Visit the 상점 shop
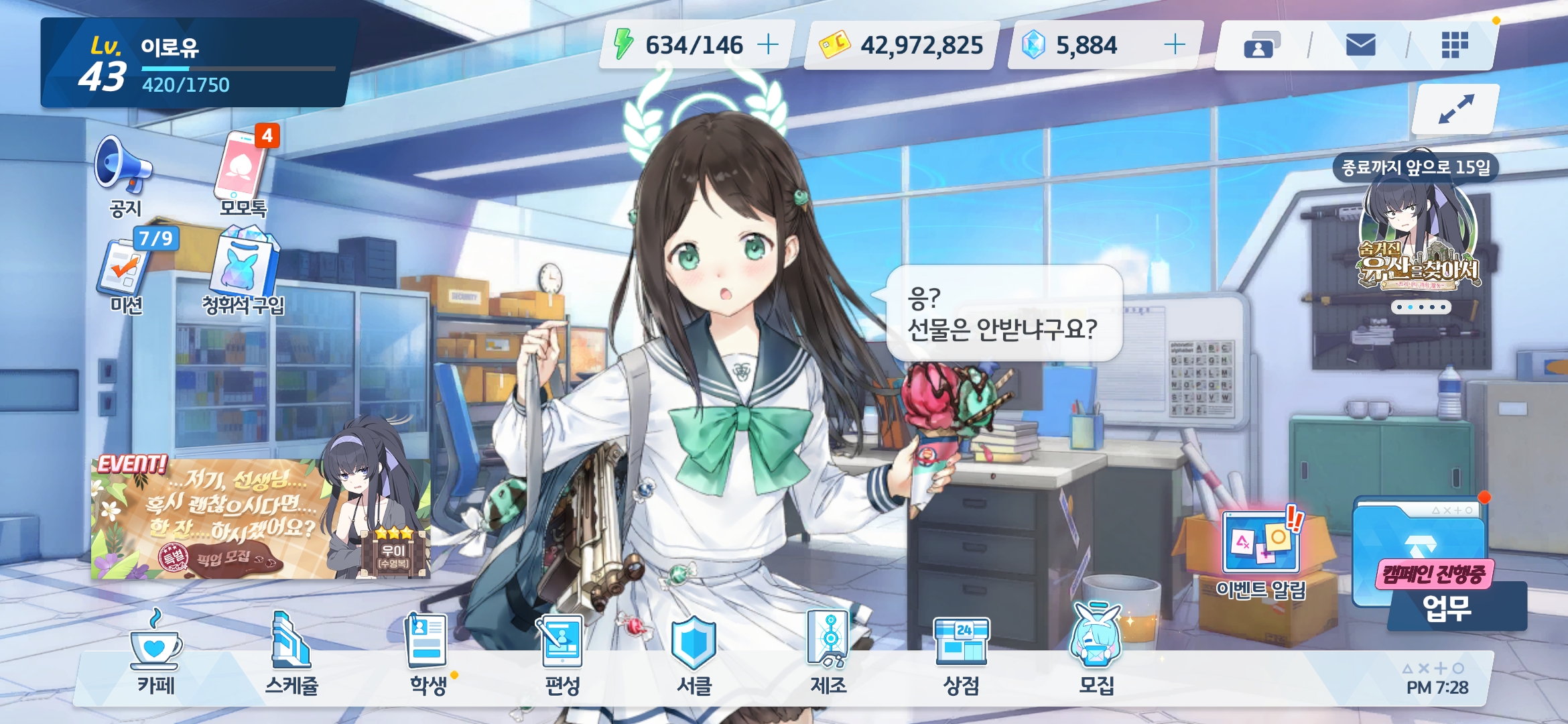Viewport: 1568px width, 724px height. pos(962,654)
